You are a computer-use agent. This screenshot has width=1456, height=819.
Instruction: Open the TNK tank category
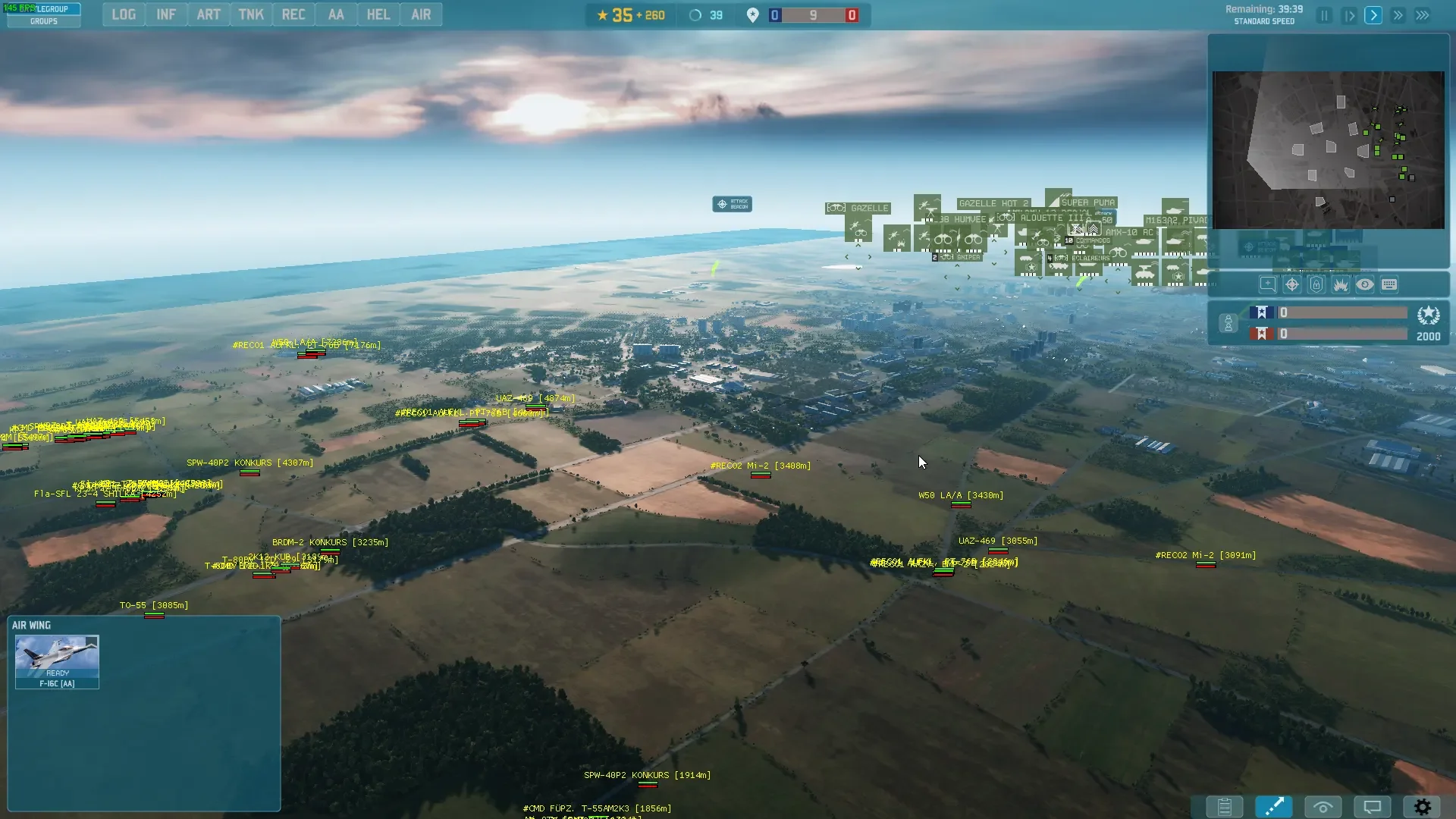tap(251, 14)
